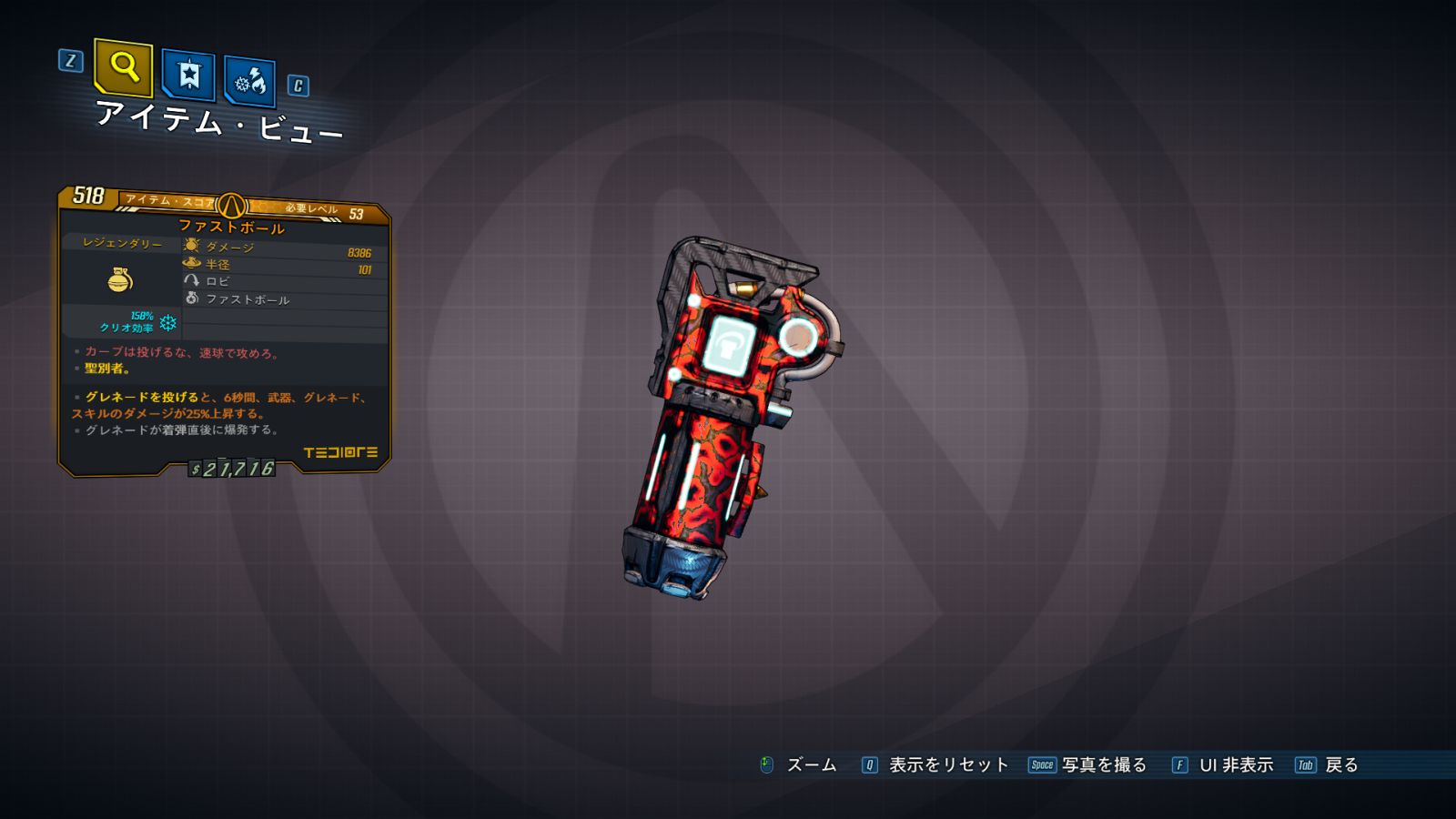Select the magnifying glass inspect tab

123,67
